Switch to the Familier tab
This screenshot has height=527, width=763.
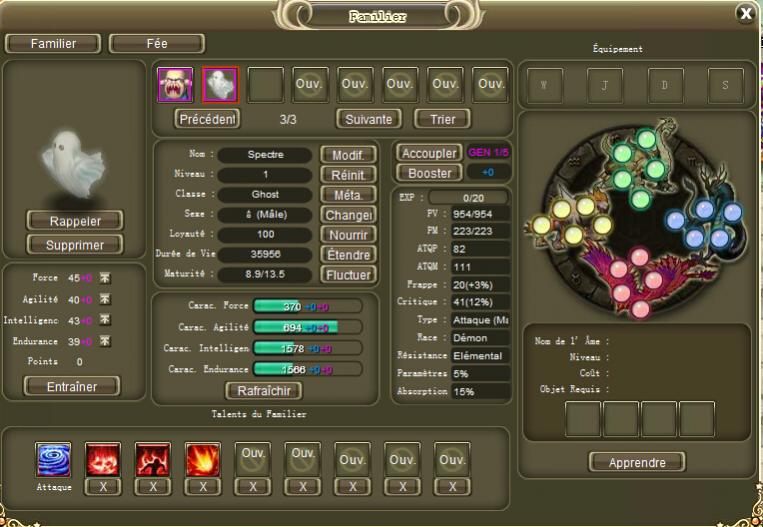click(53, 44)
